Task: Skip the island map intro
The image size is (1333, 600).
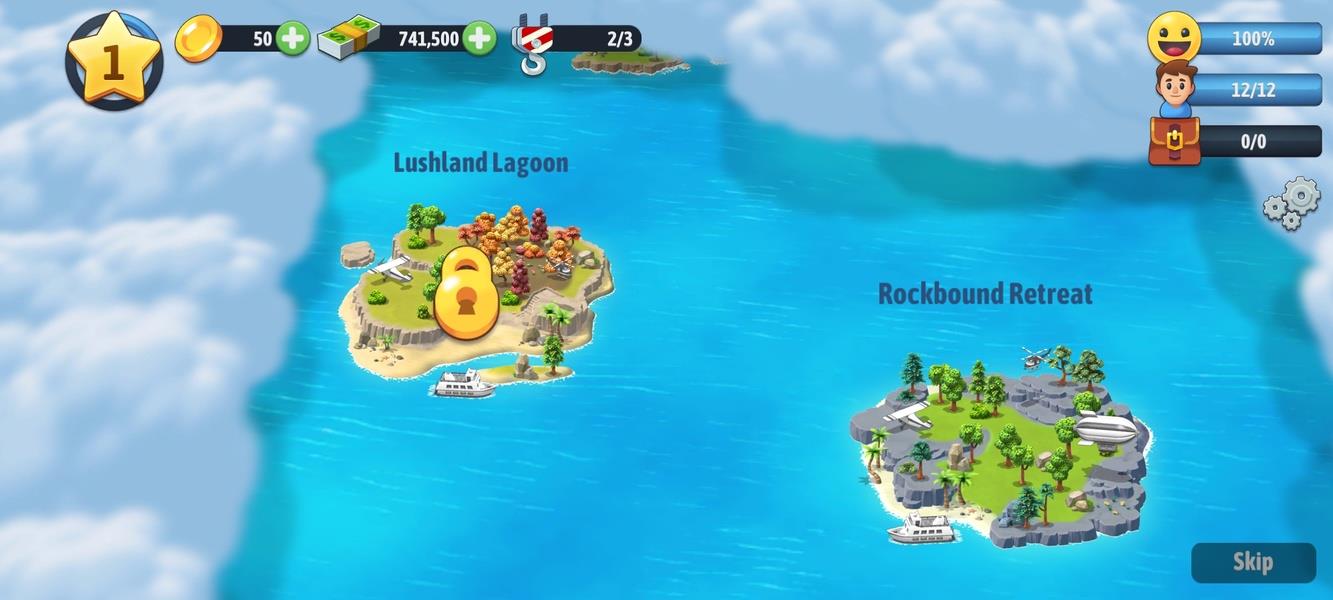Action: click(1252, 562)
